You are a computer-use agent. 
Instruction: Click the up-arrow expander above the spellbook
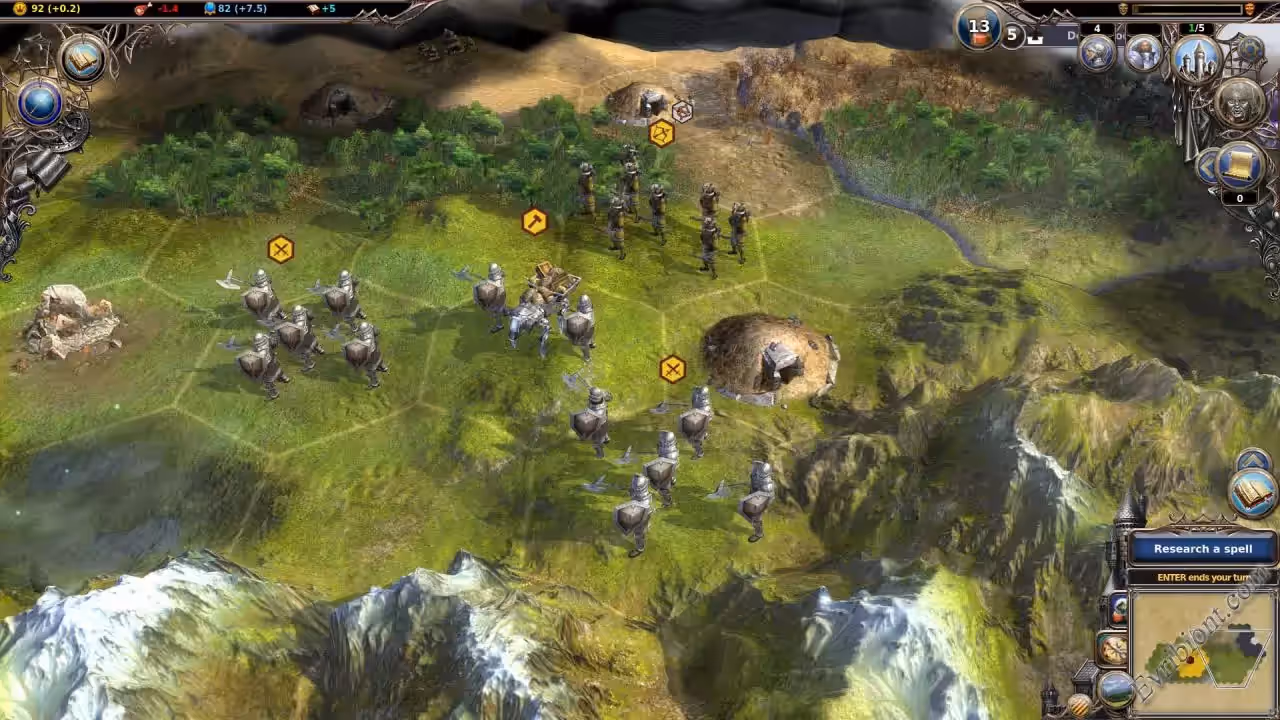point(1253,461)
